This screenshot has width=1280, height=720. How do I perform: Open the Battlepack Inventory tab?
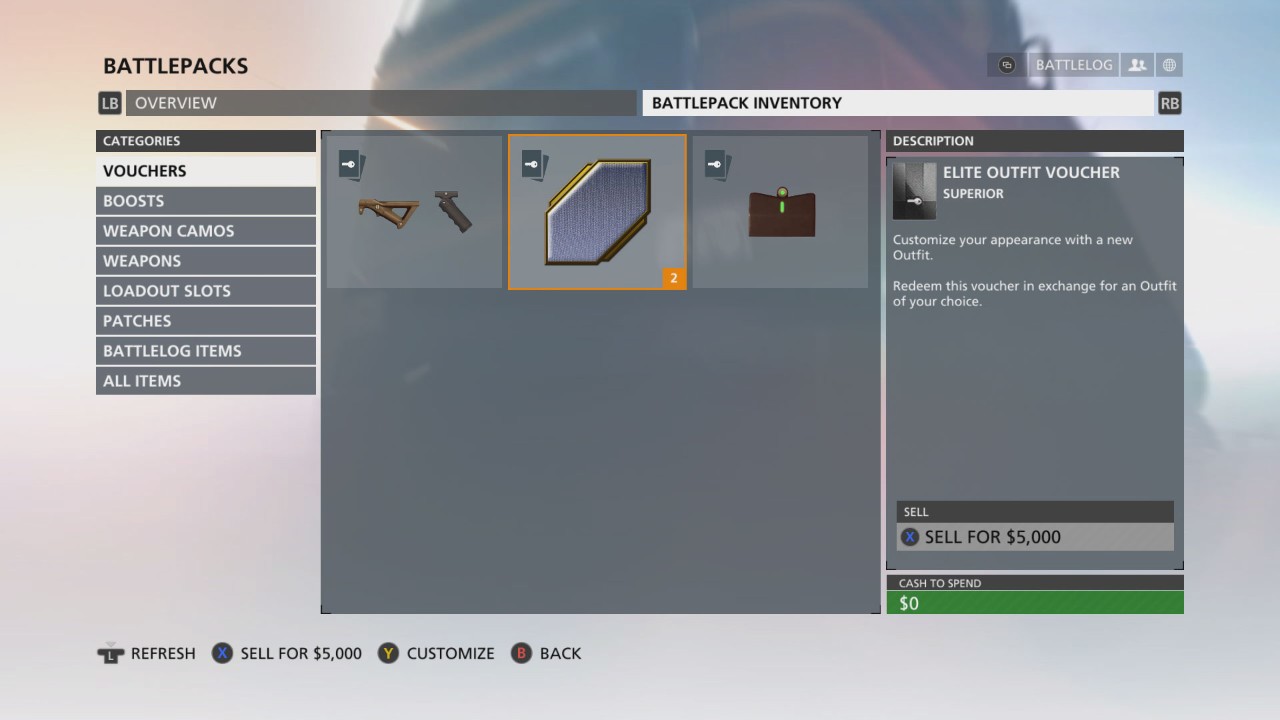[x=897, y=103]
